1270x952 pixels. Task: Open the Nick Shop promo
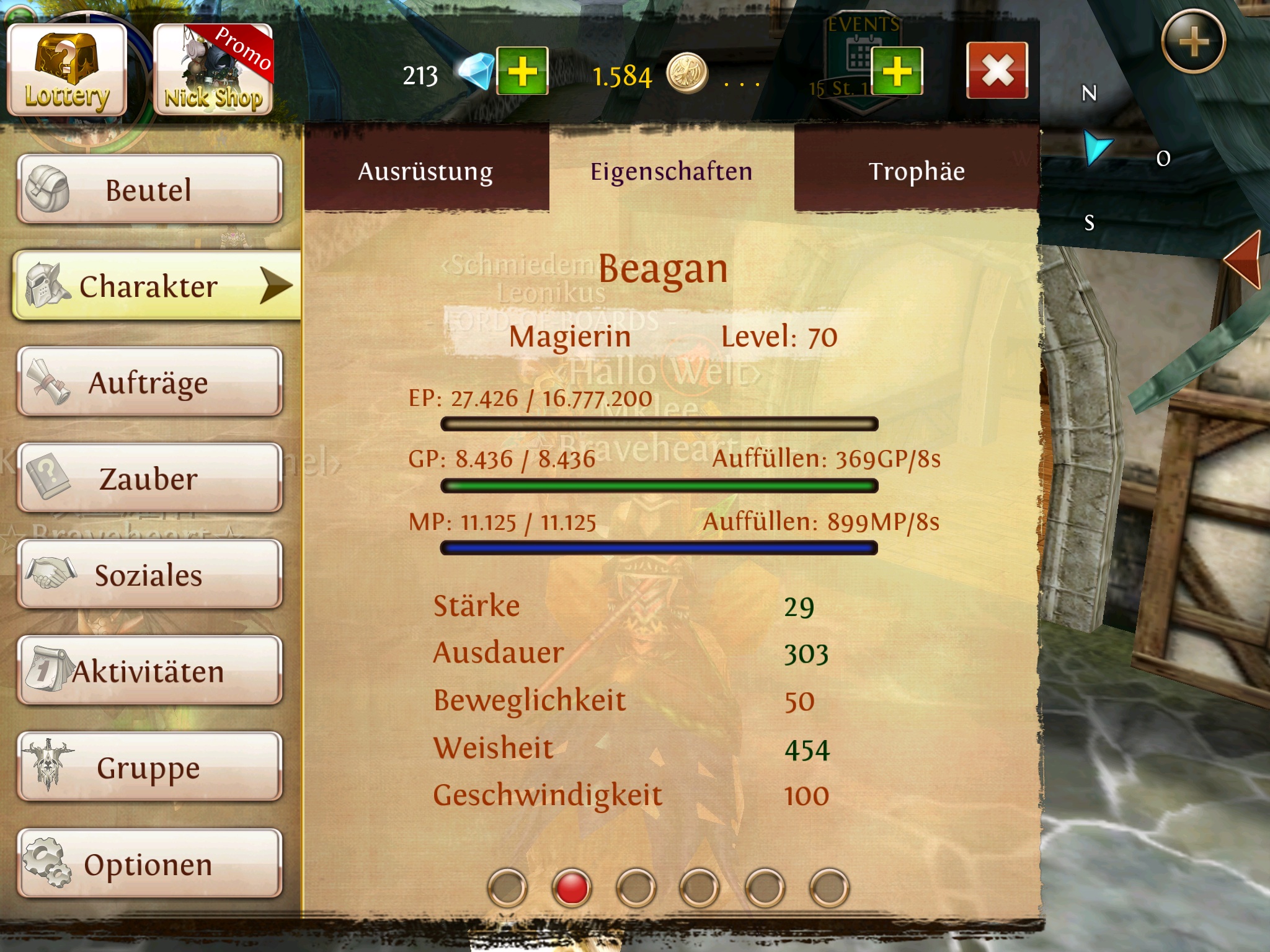213,69
